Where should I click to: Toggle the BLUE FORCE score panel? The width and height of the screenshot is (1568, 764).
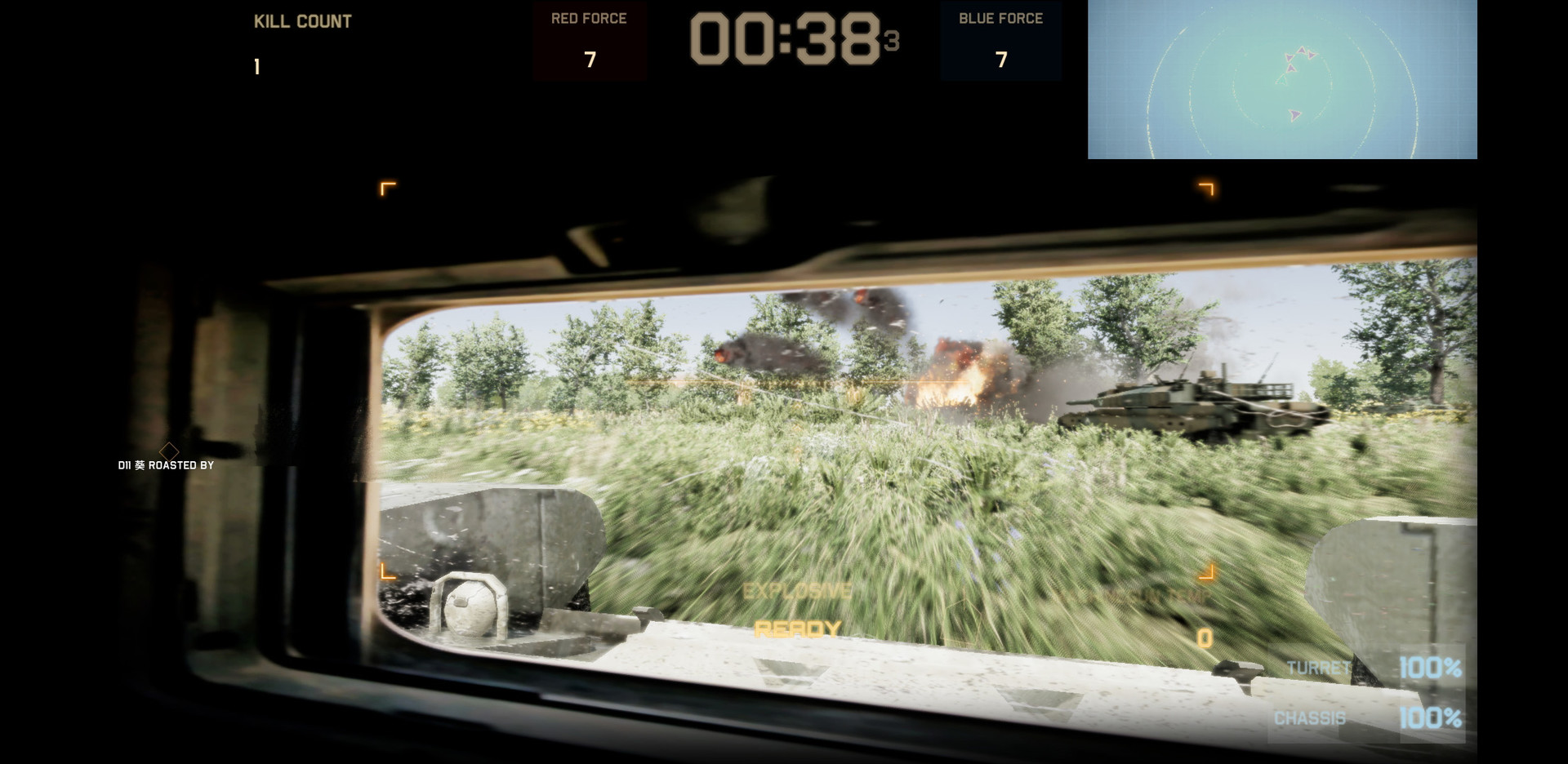point(1000,39)
